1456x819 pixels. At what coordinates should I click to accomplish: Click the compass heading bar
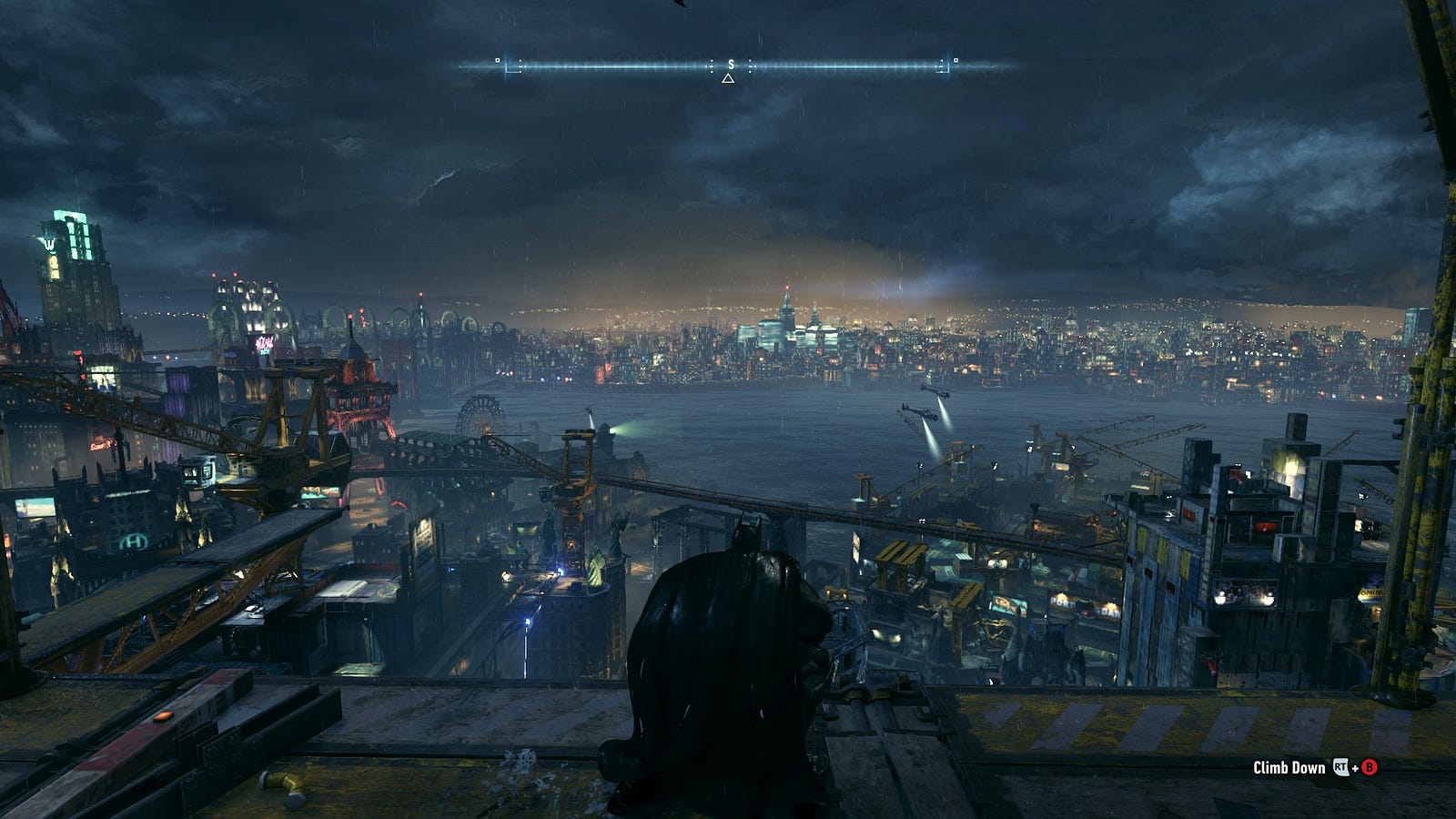pyautogui.click(x=728, y=66)
